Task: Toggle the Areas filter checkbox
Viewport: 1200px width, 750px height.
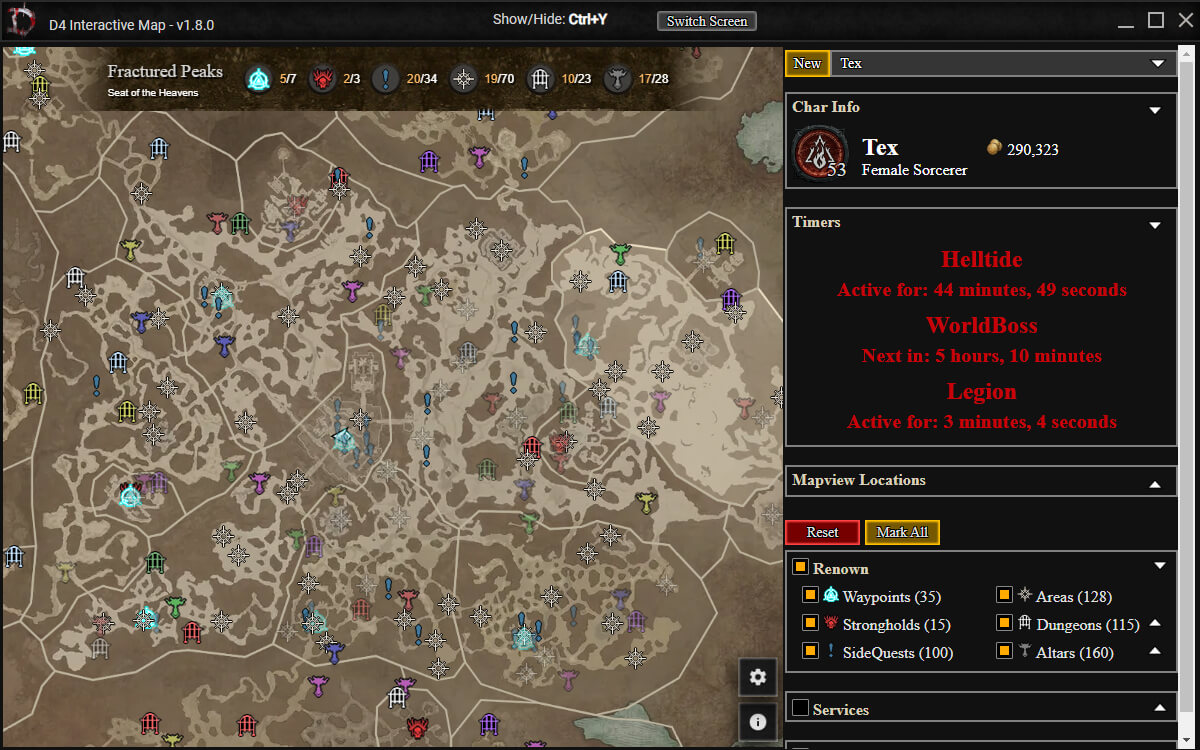Action: tap(1004, 596)
